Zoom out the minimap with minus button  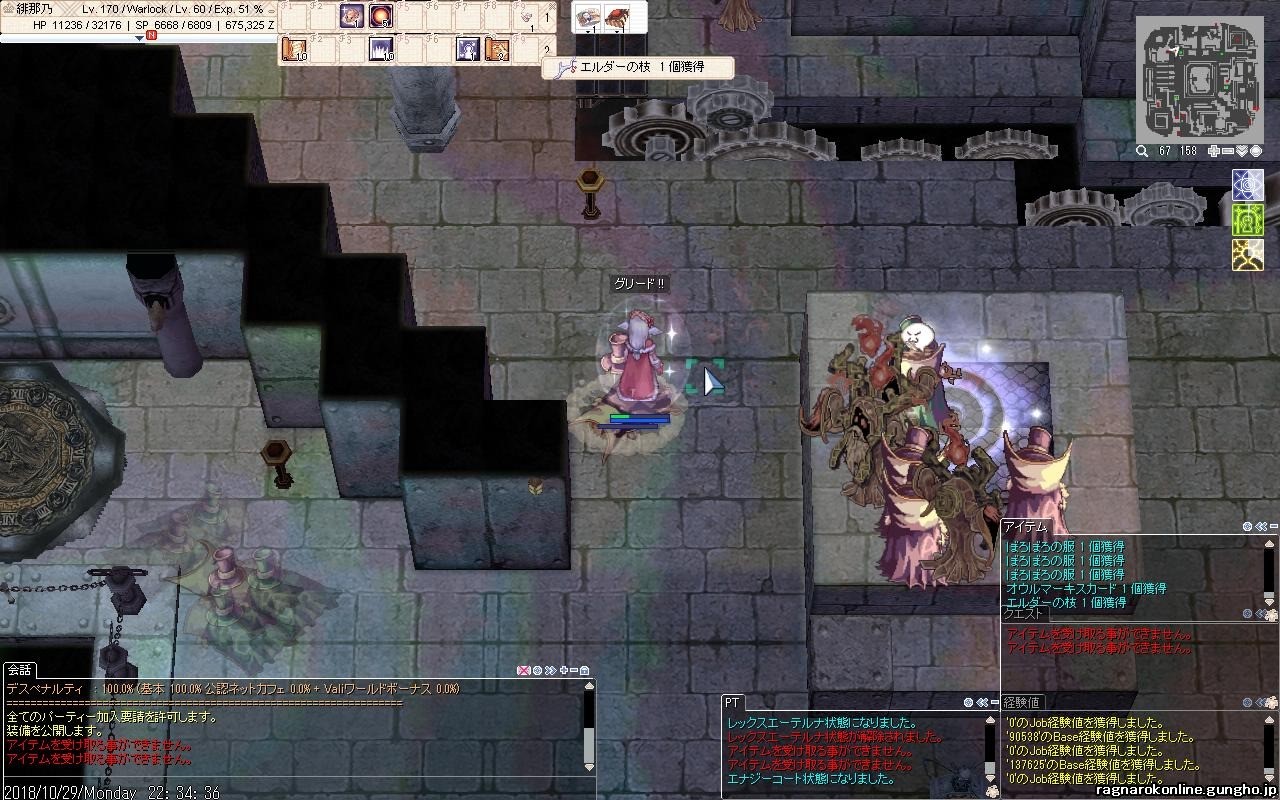coord(1228,151)
